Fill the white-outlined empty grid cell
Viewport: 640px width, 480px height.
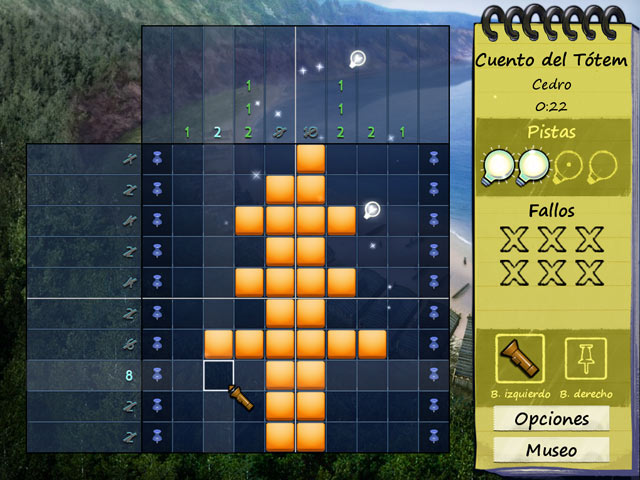[219, 375]
